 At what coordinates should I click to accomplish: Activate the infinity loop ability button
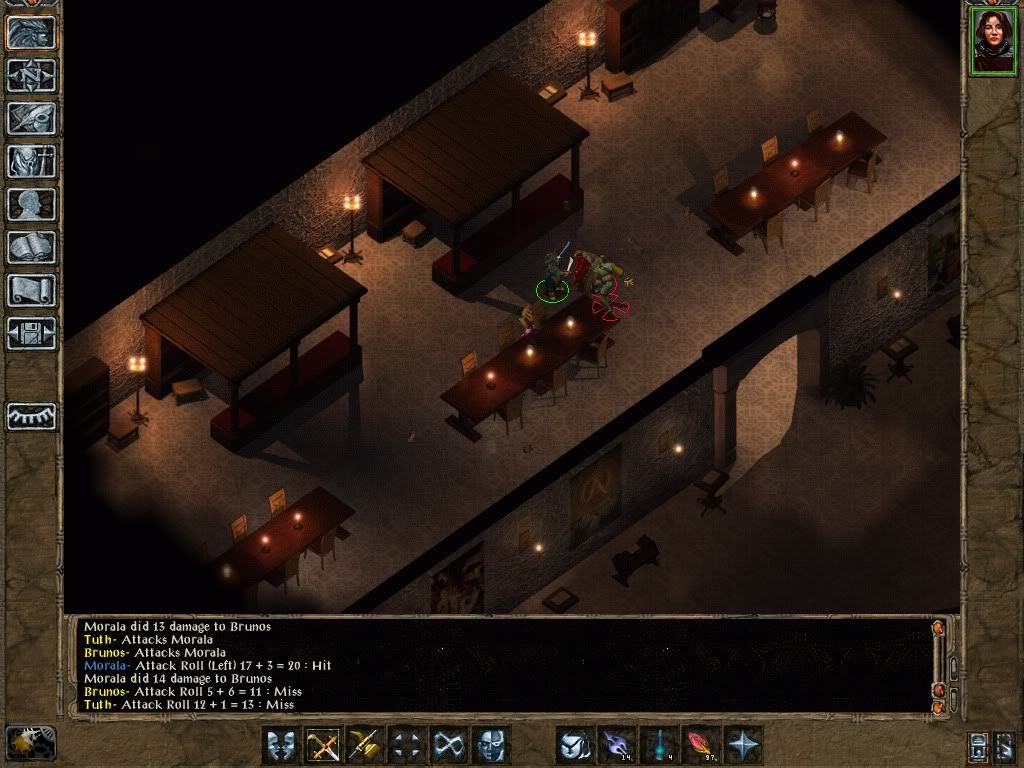(x=449, y=745)
